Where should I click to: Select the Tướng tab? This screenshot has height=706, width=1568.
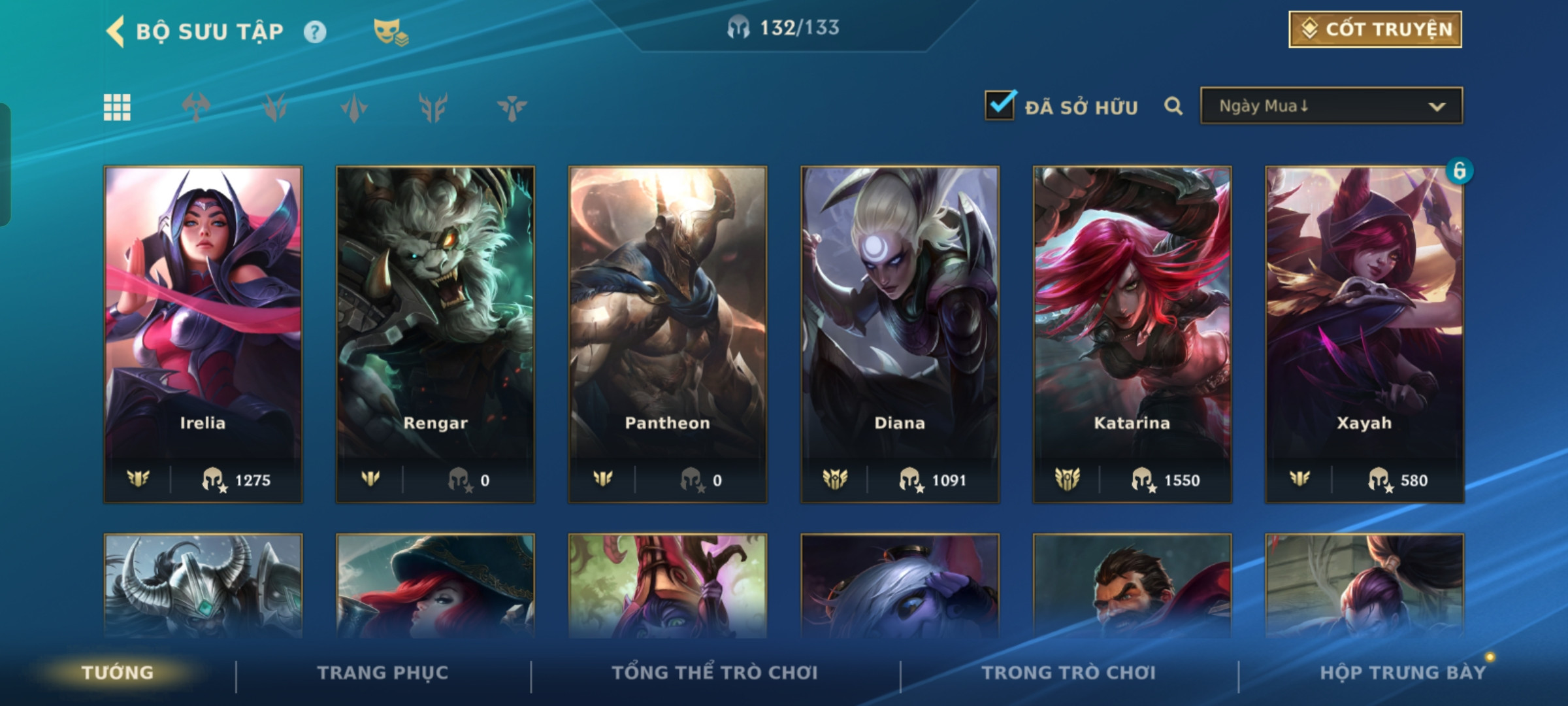(118, 673)
